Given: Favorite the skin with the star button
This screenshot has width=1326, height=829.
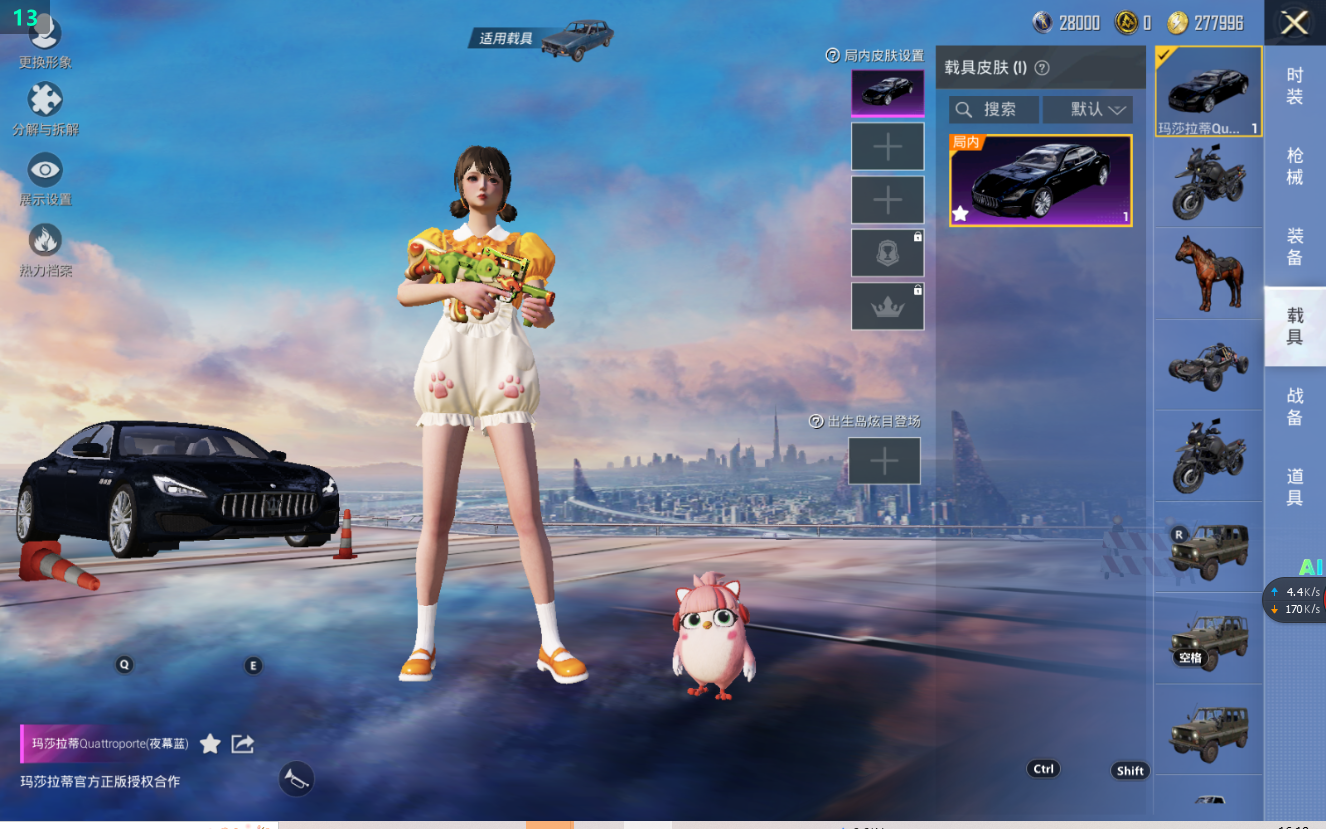Looking at the screenshot, I should pos(210,744).
